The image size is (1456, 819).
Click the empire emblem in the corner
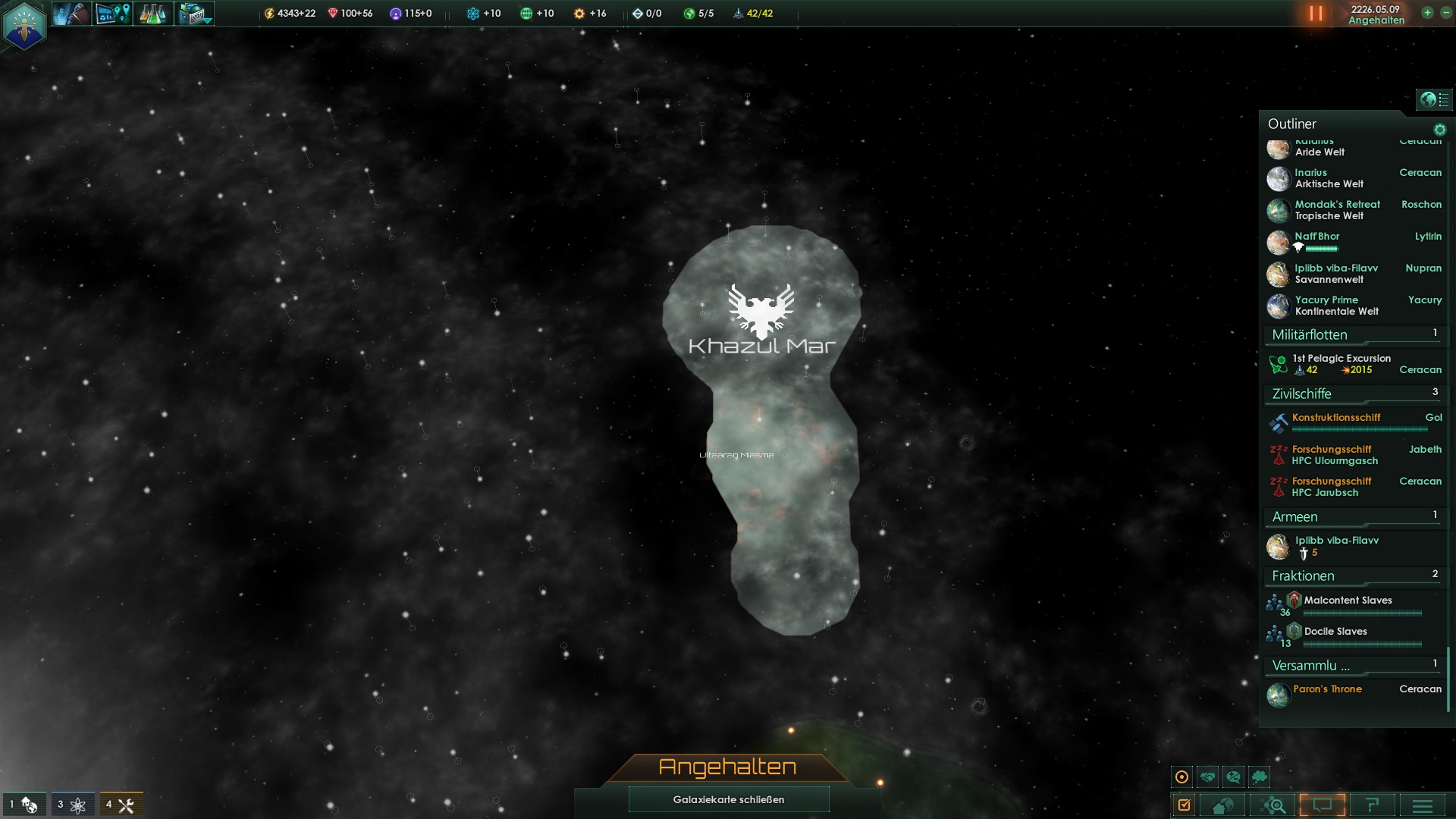[x=24, y=25]
